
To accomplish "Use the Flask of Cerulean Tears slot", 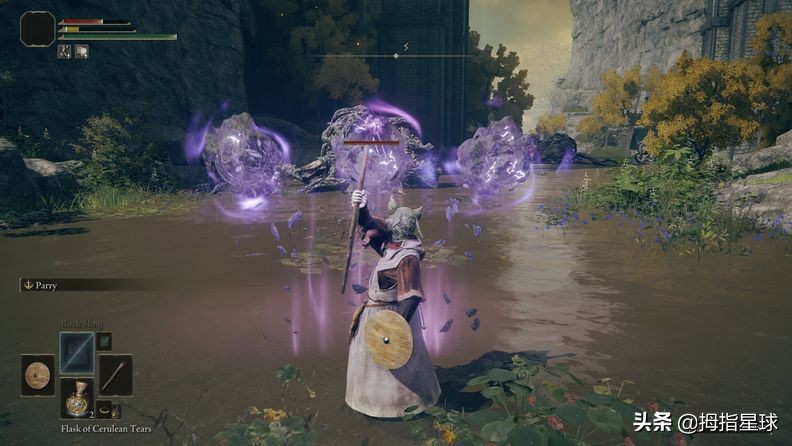I will 77,397.
